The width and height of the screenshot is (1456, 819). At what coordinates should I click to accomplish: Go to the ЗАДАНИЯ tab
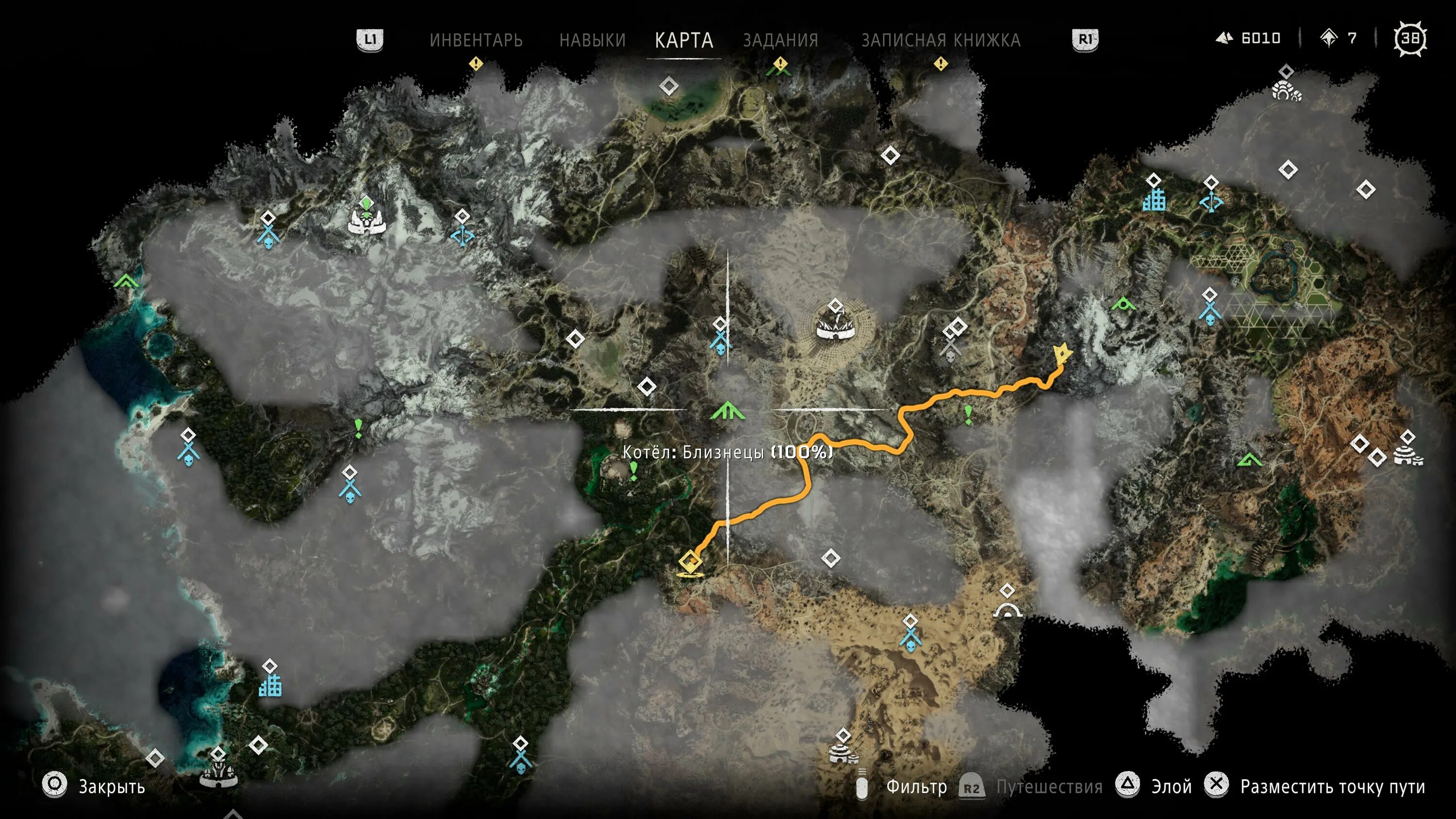tap(780, 40)
